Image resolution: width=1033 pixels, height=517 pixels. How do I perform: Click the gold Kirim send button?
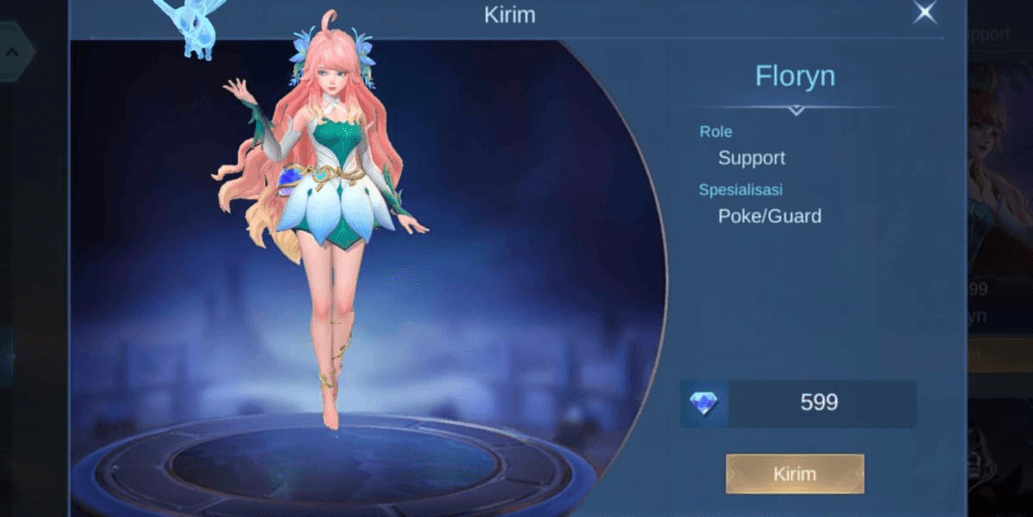[x=795, y=474]
